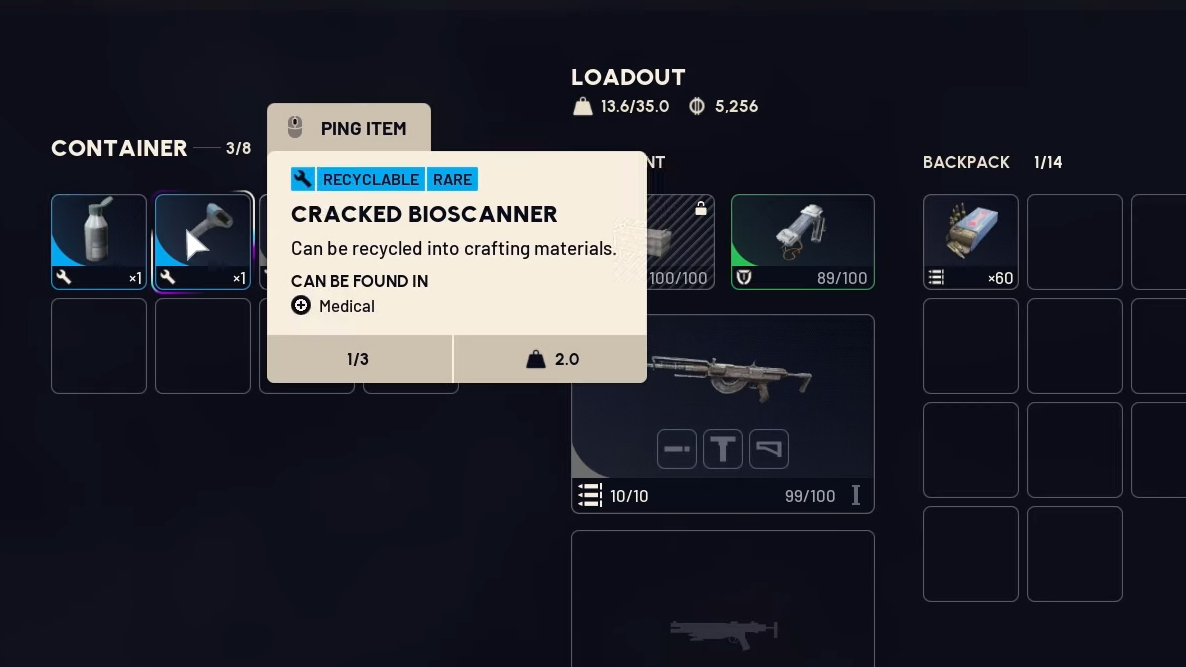Choose the rifle's stock attachment slot
The width and height of the screenshot is (1186, 667).
pyautogui.click(x=769, y=449)
